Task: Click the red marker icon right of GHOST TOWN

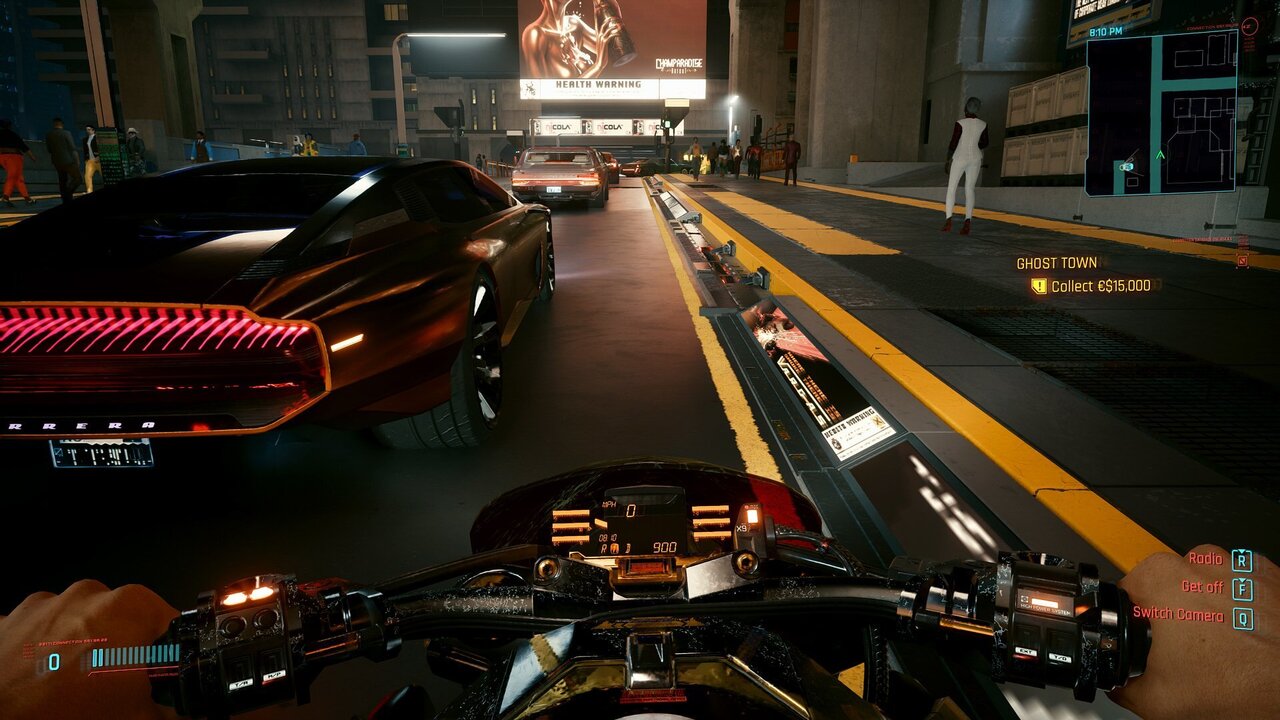Action: pos(1242,259)
